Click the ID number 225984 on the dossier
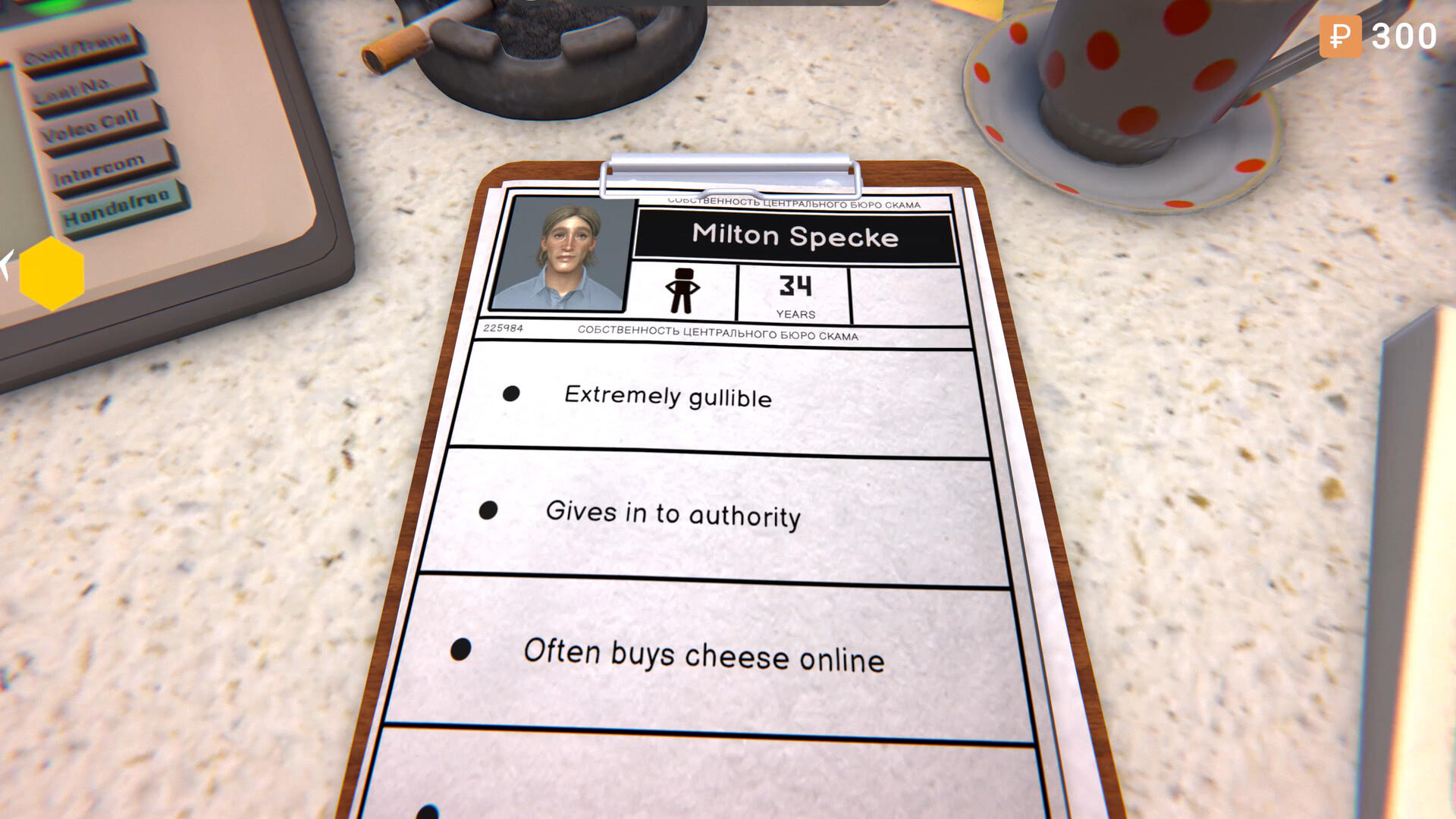 click(x=502, y=329)
